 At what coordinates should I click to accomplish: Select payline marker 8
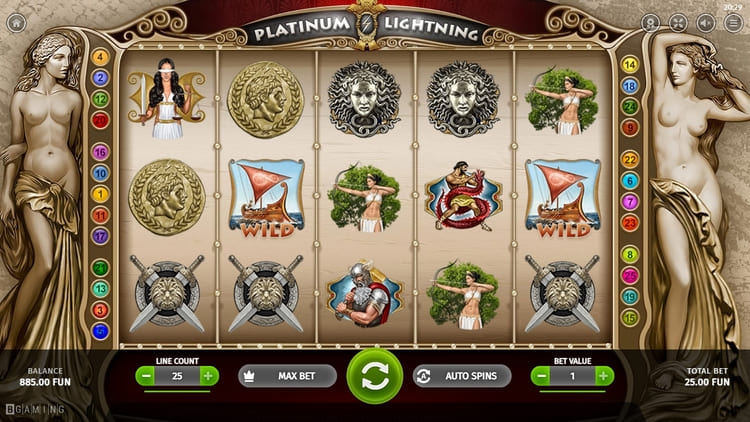630,254
